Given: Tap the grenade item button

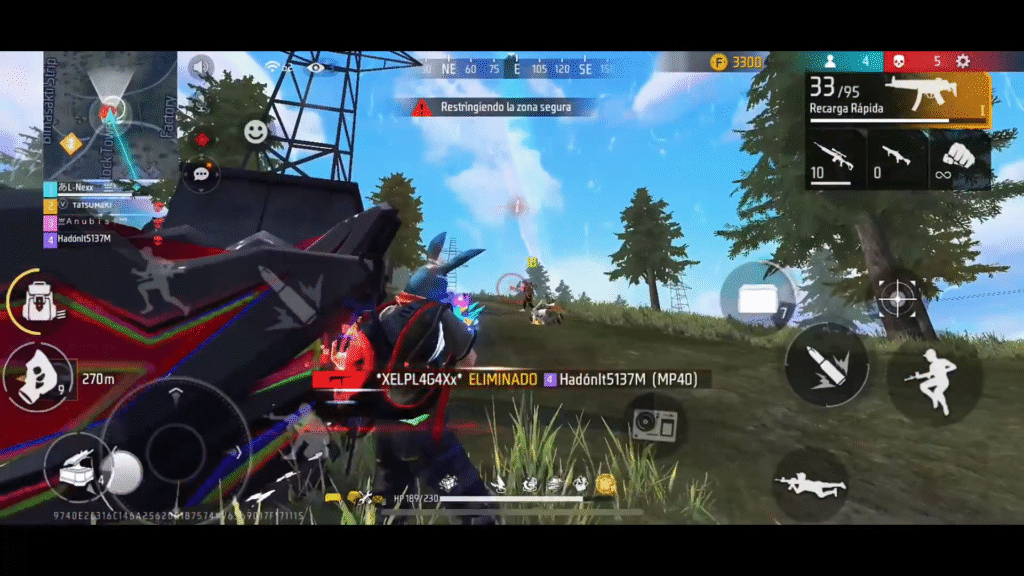Looking at the screenshot, I should click(36, 376).
